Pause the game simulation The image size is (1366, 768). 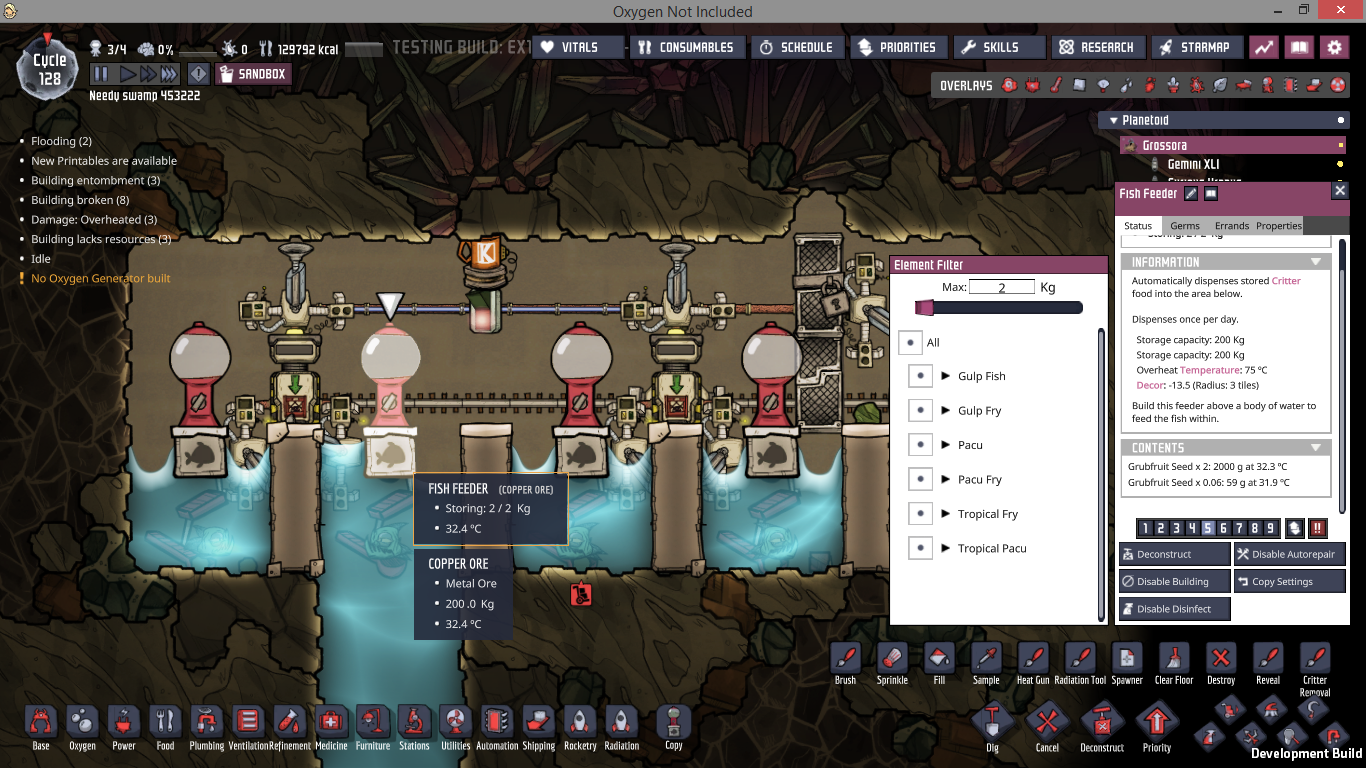[101, 74]
